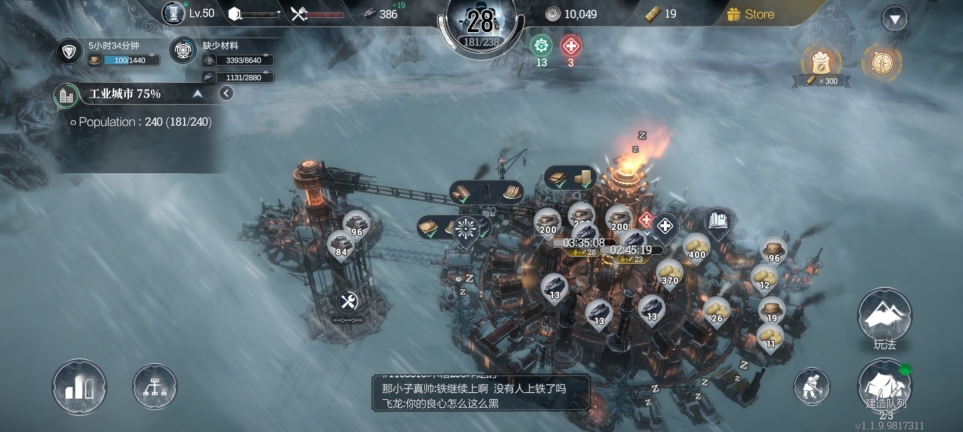963x432 pixels.
Task: Hide the side panel with left arrow
Action: click(226, 94)
